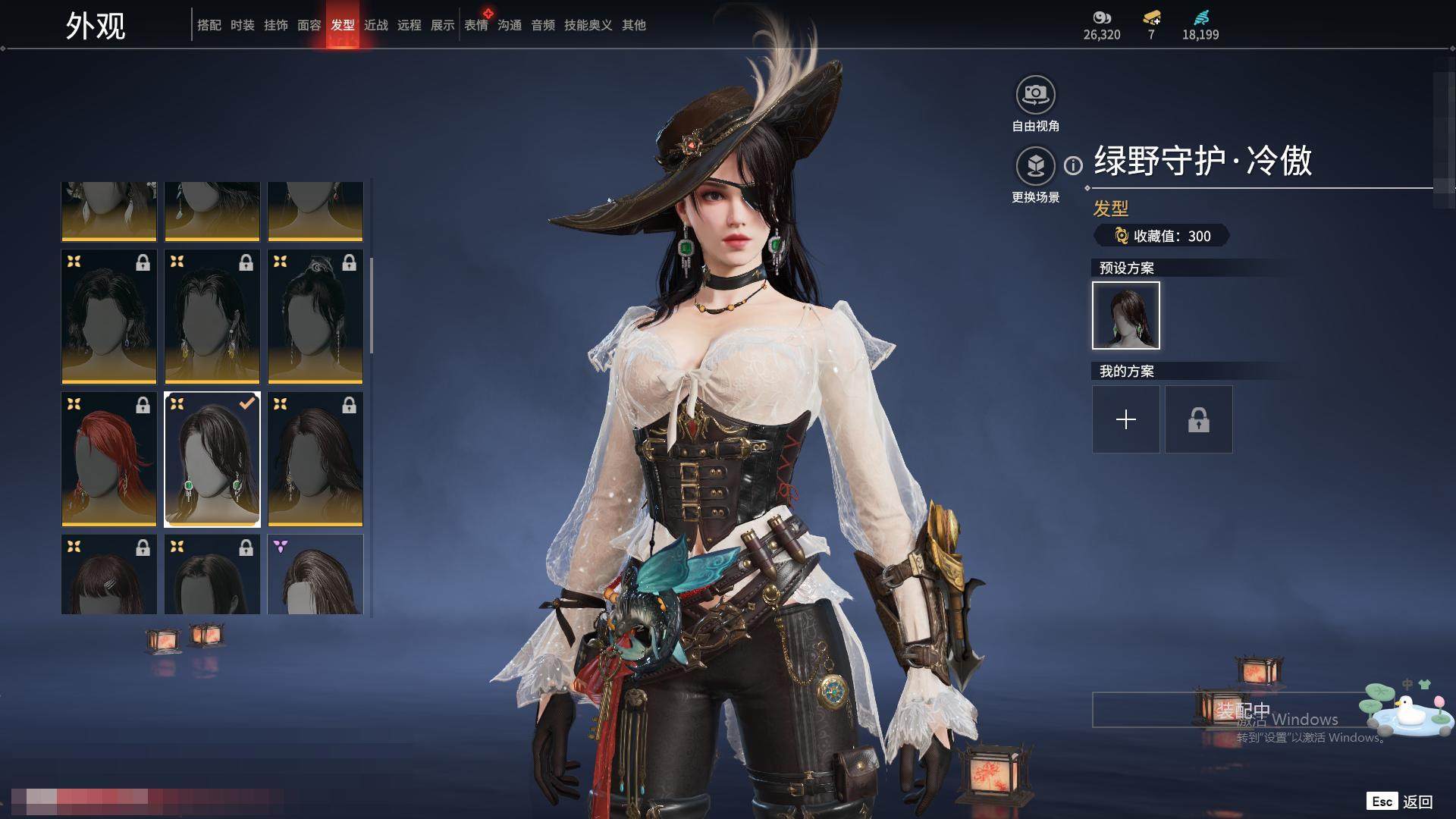Select the locked red hairstyle tile
This screenshot has width=1456, height=819.
(109, 459)
